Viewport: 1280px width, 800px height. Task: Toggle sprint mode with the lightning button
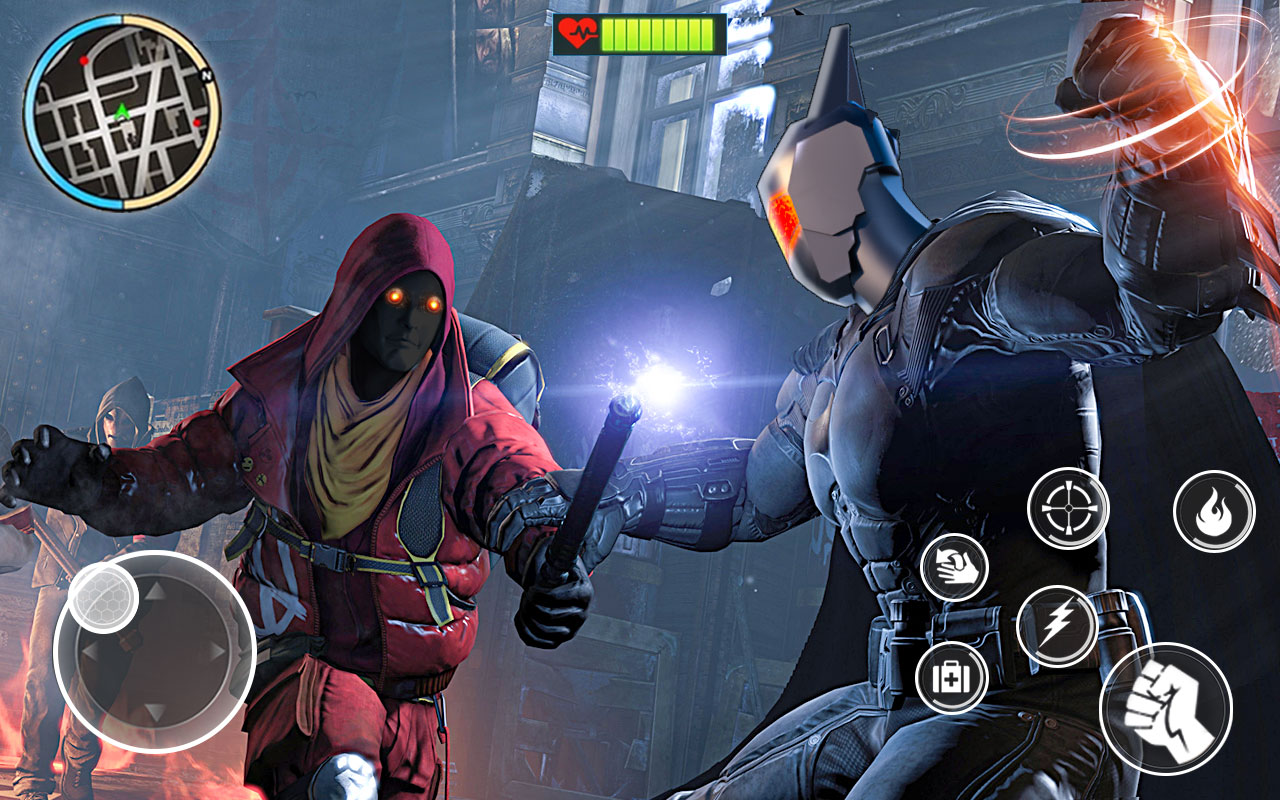1061,626
